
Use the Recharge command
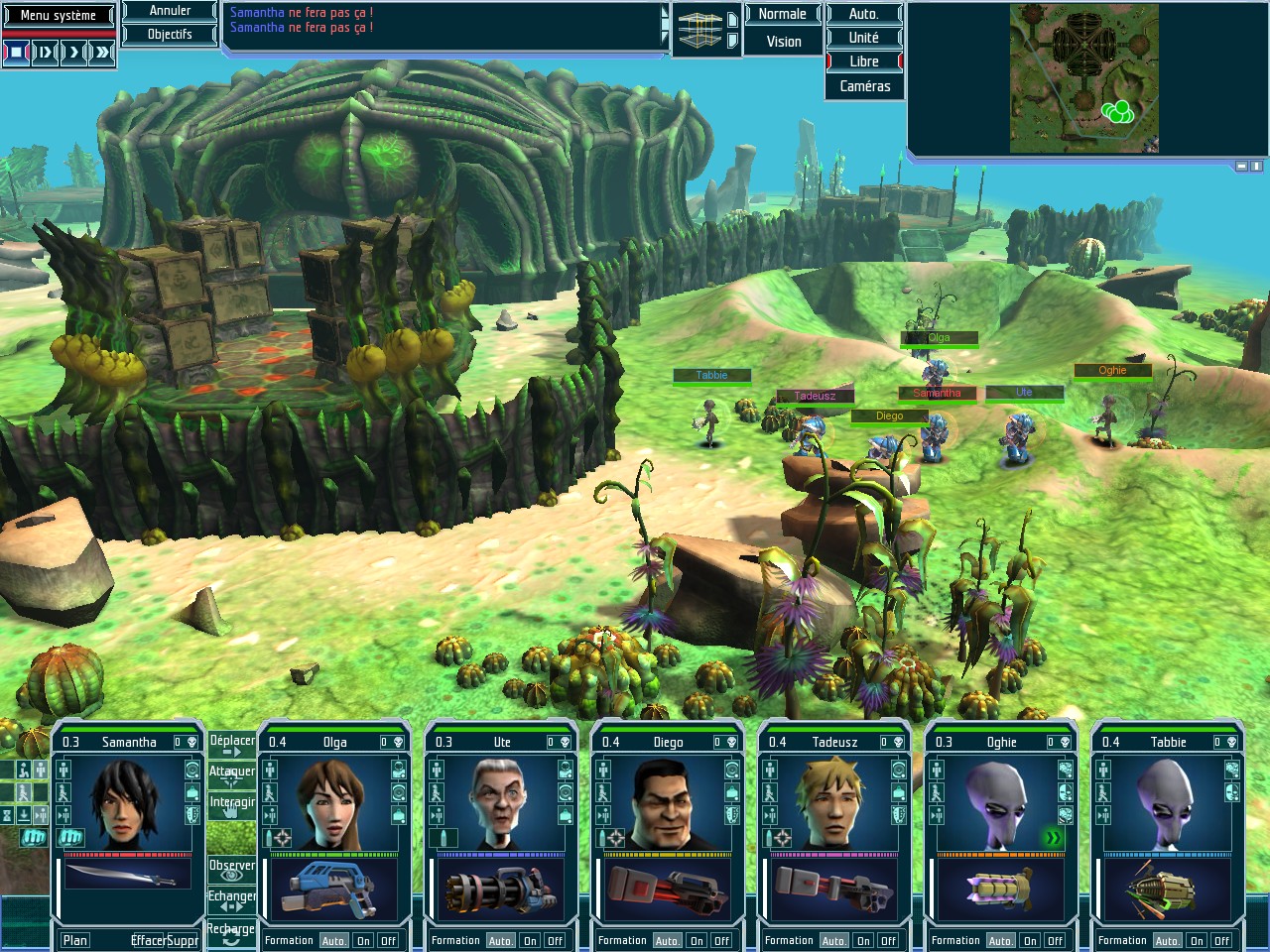click(232, 932)
